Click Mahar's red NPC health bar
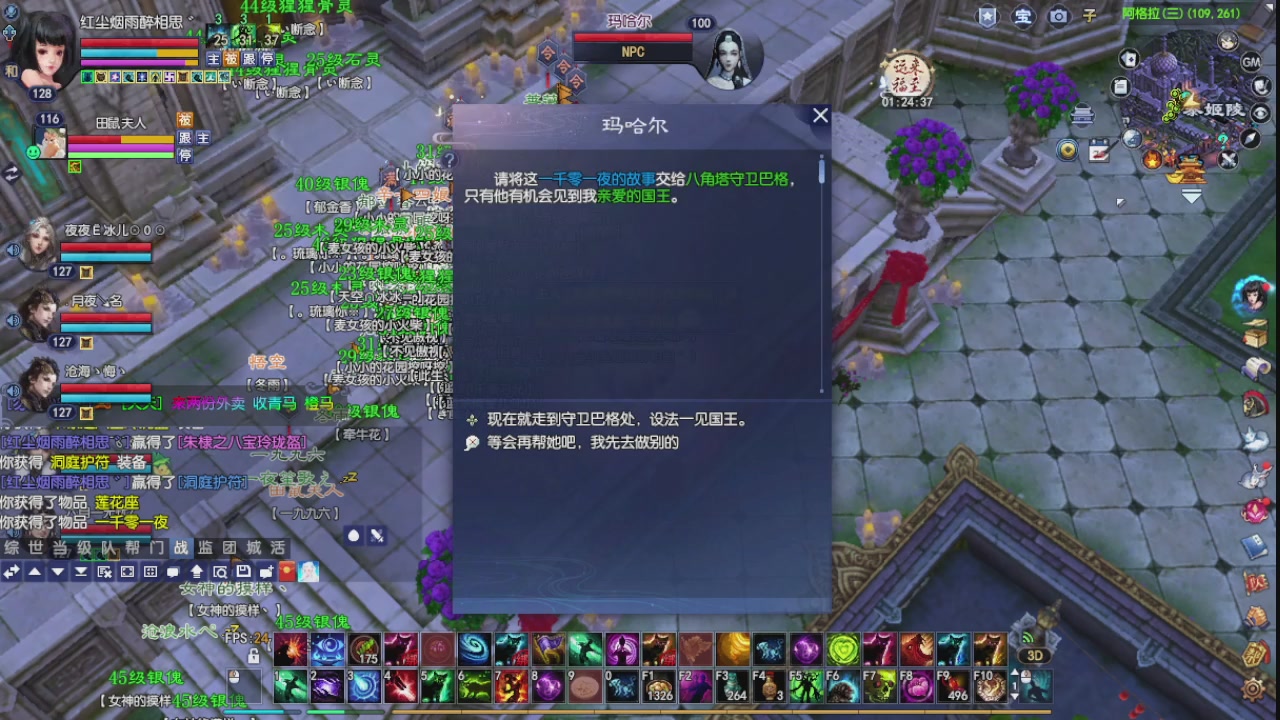Image resolution: width=1280 pixels, height=720 pixels. (x=632, y=38)
